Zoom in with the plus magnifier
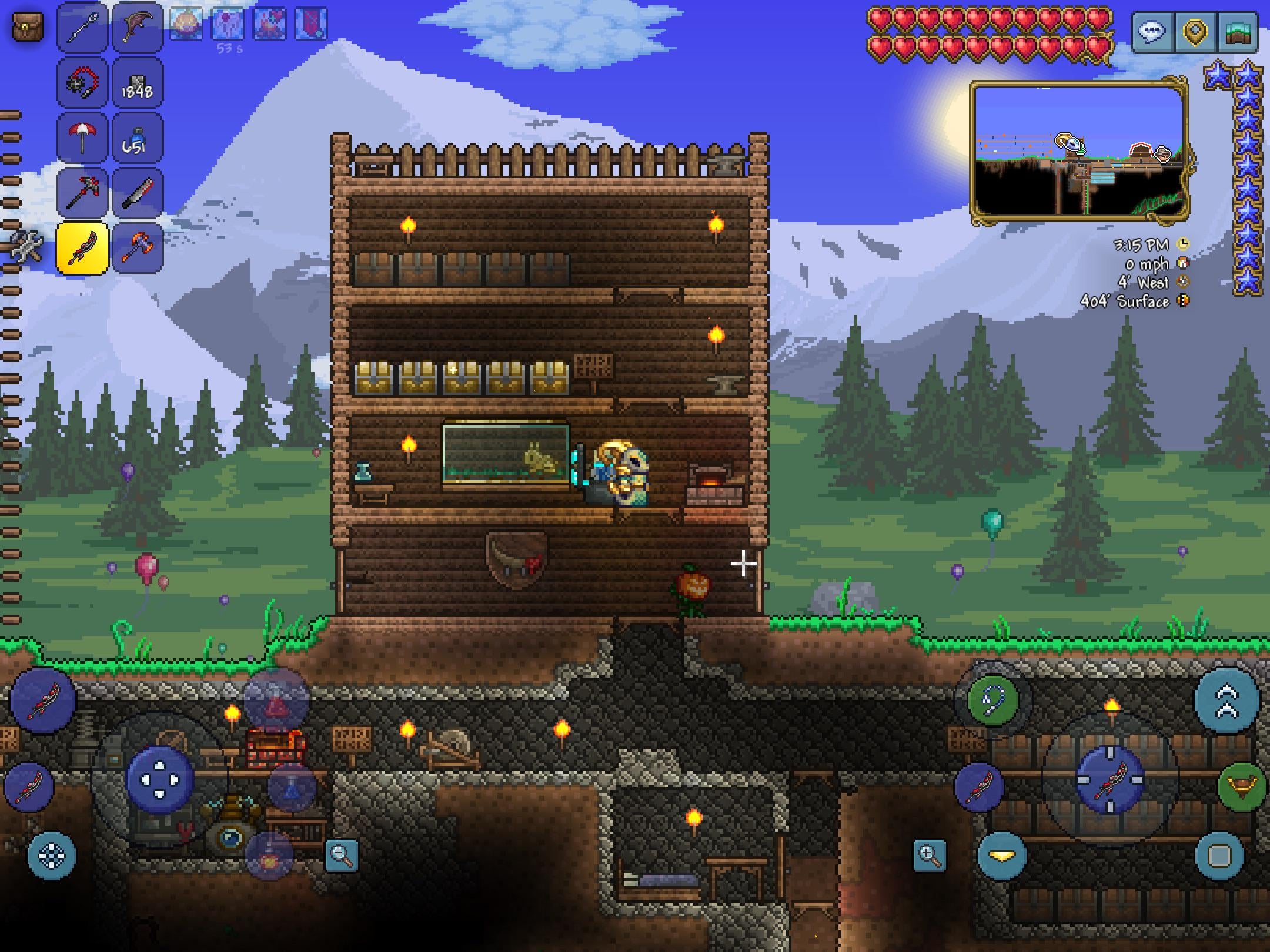Screen dimensions: 1270x952 [x=930, y=855]
